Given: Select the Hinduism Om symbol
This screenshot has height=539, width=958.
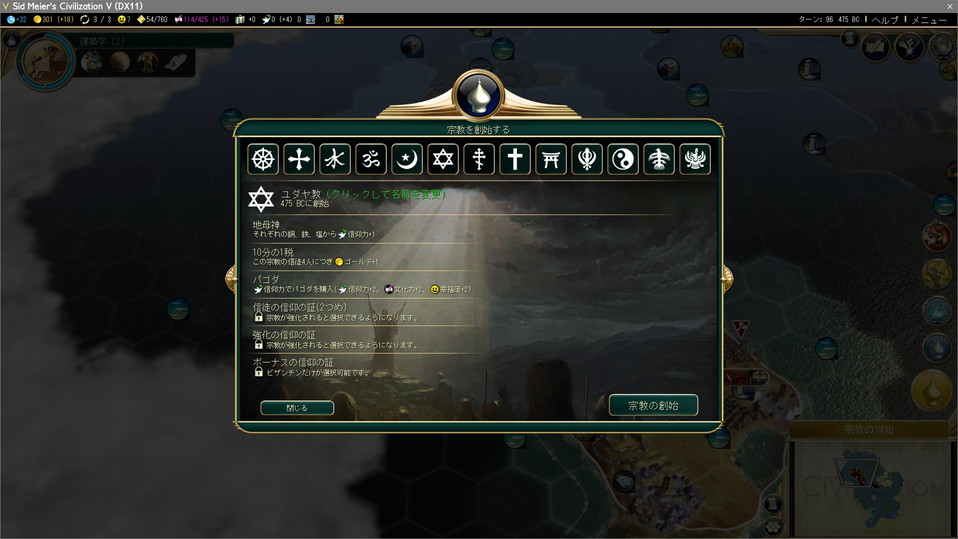Looking at the screenshot, I should point(371,159).
